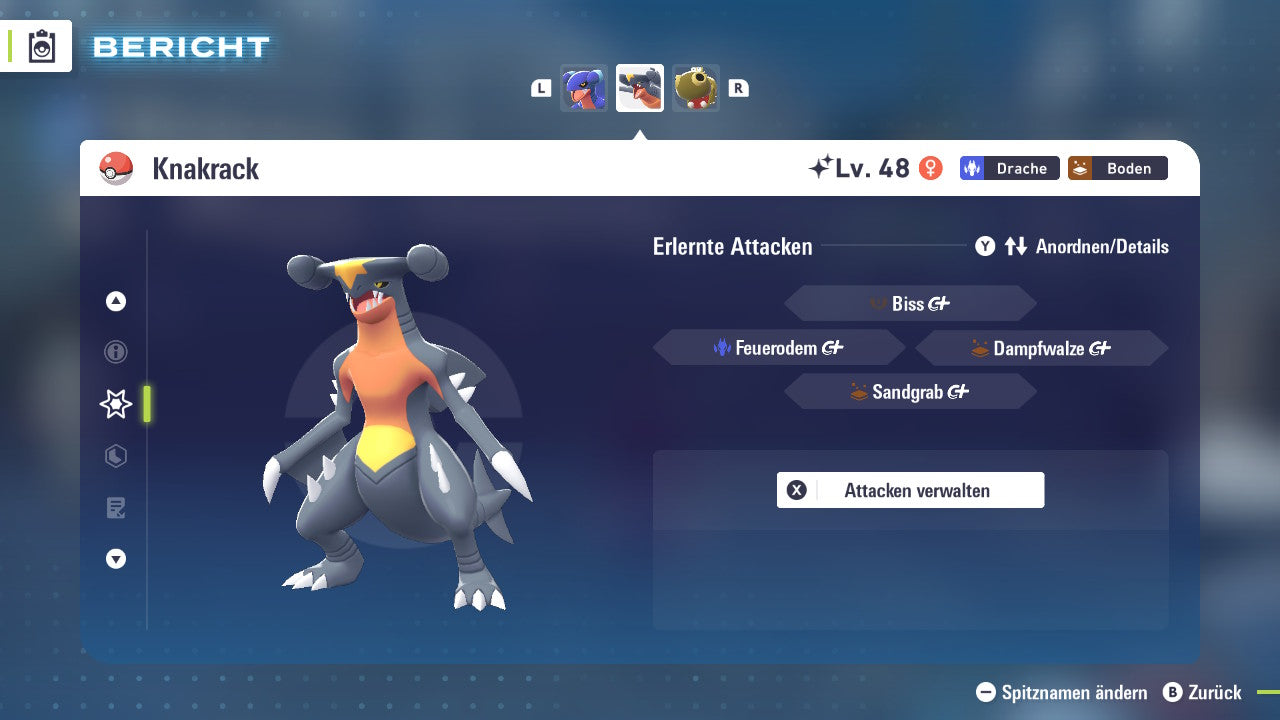Viewport: 1280px width, 720px height.
Task: Click the up arrow above the sidebar
Action: (115, 301)
